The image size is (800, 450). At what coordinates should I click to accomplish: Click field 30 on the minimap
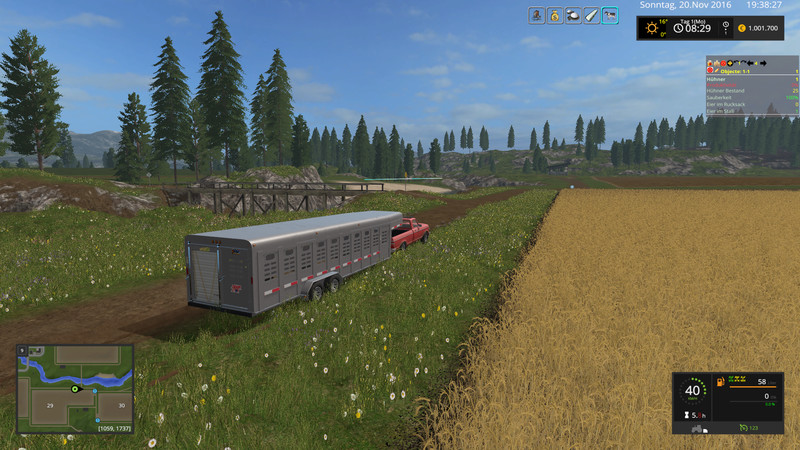point(118,405)
